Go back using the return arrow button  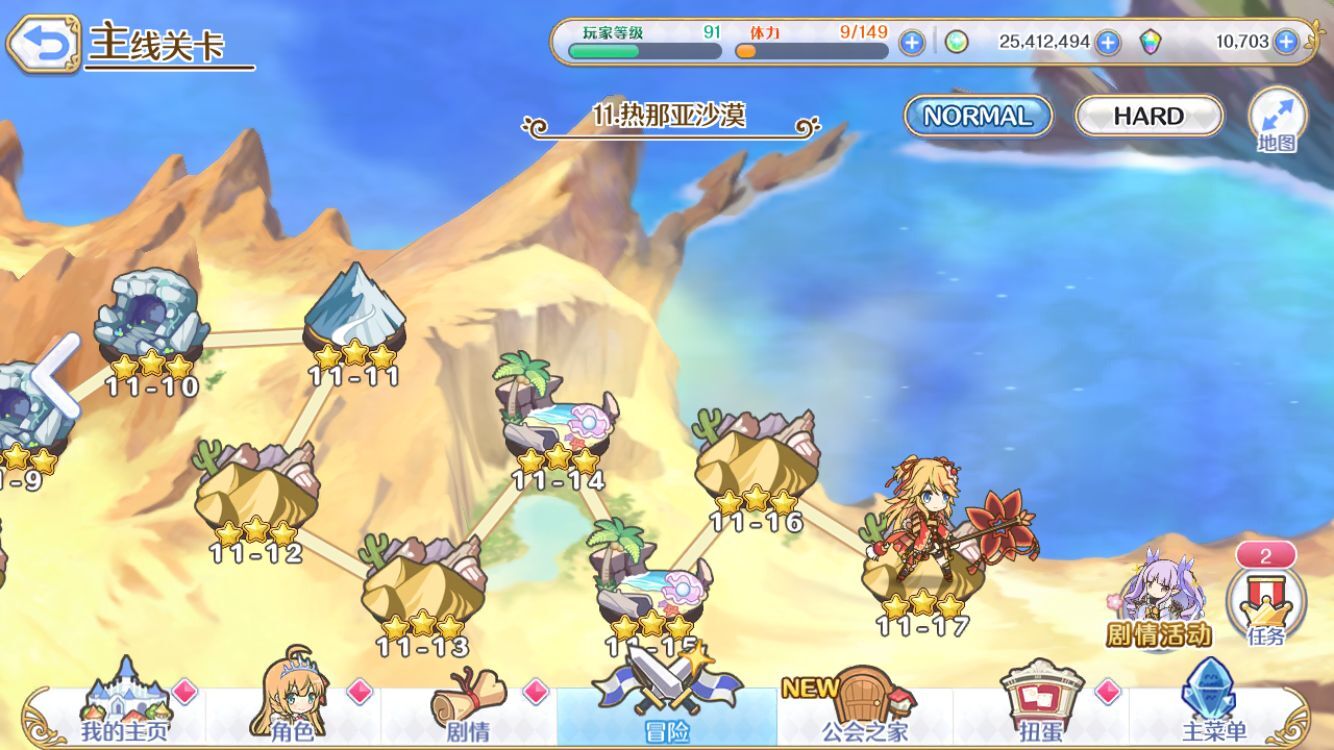[42, 43]
